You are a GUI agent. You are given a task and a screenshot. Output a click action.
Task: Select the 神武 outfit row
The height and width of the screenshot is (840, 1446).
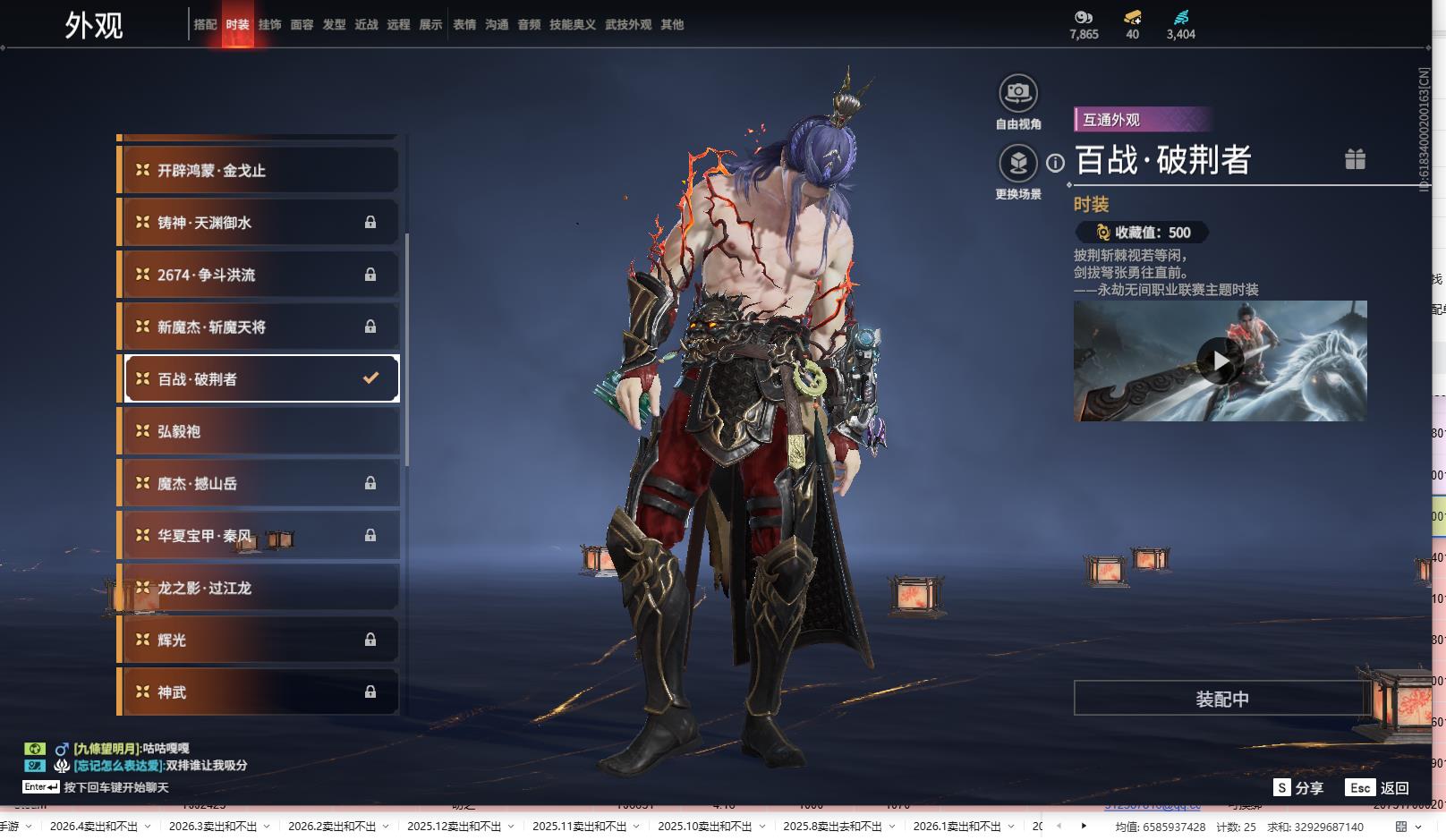[x=259, y=692]
